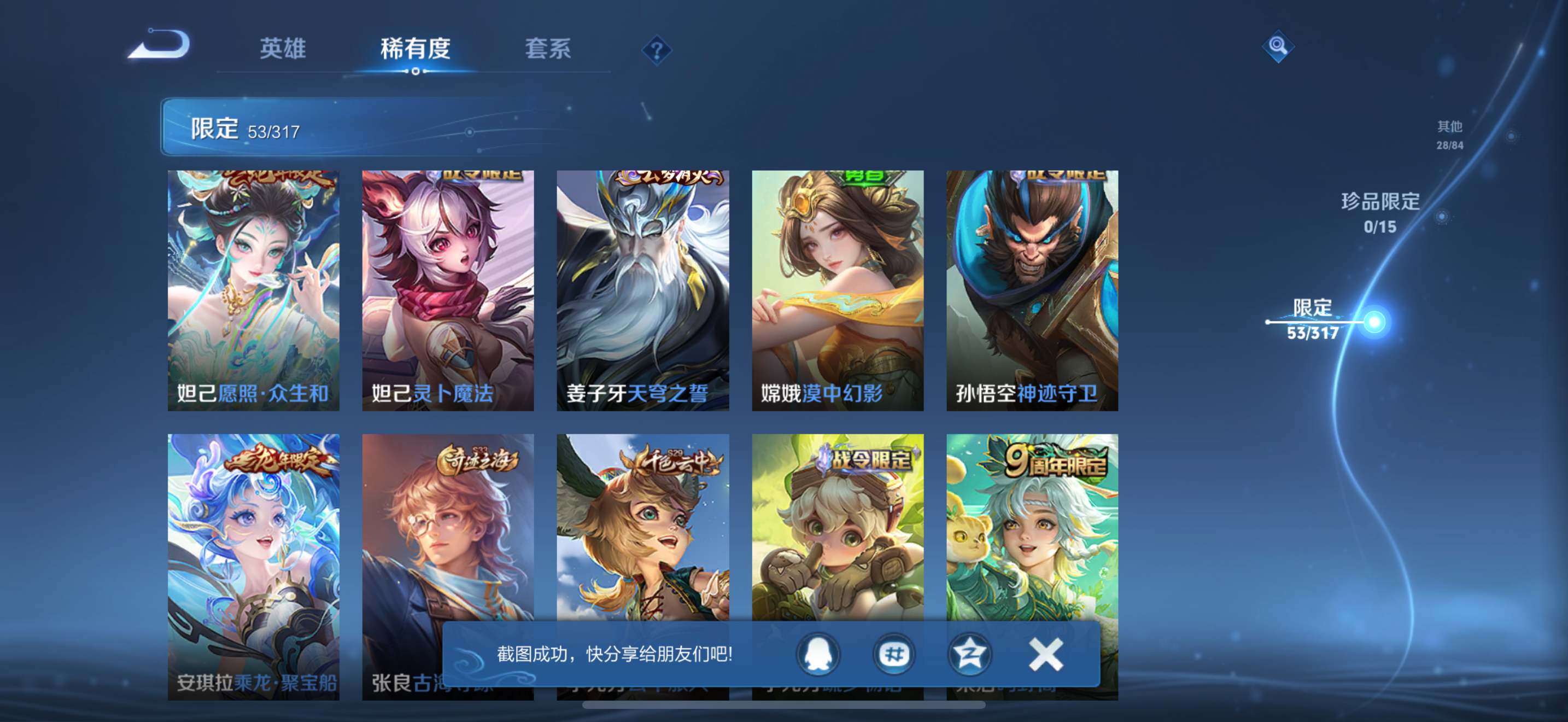The image size is (1568, 722).
Task: Switch to the 英雄 tab
Action: click(x=283, y=49)
